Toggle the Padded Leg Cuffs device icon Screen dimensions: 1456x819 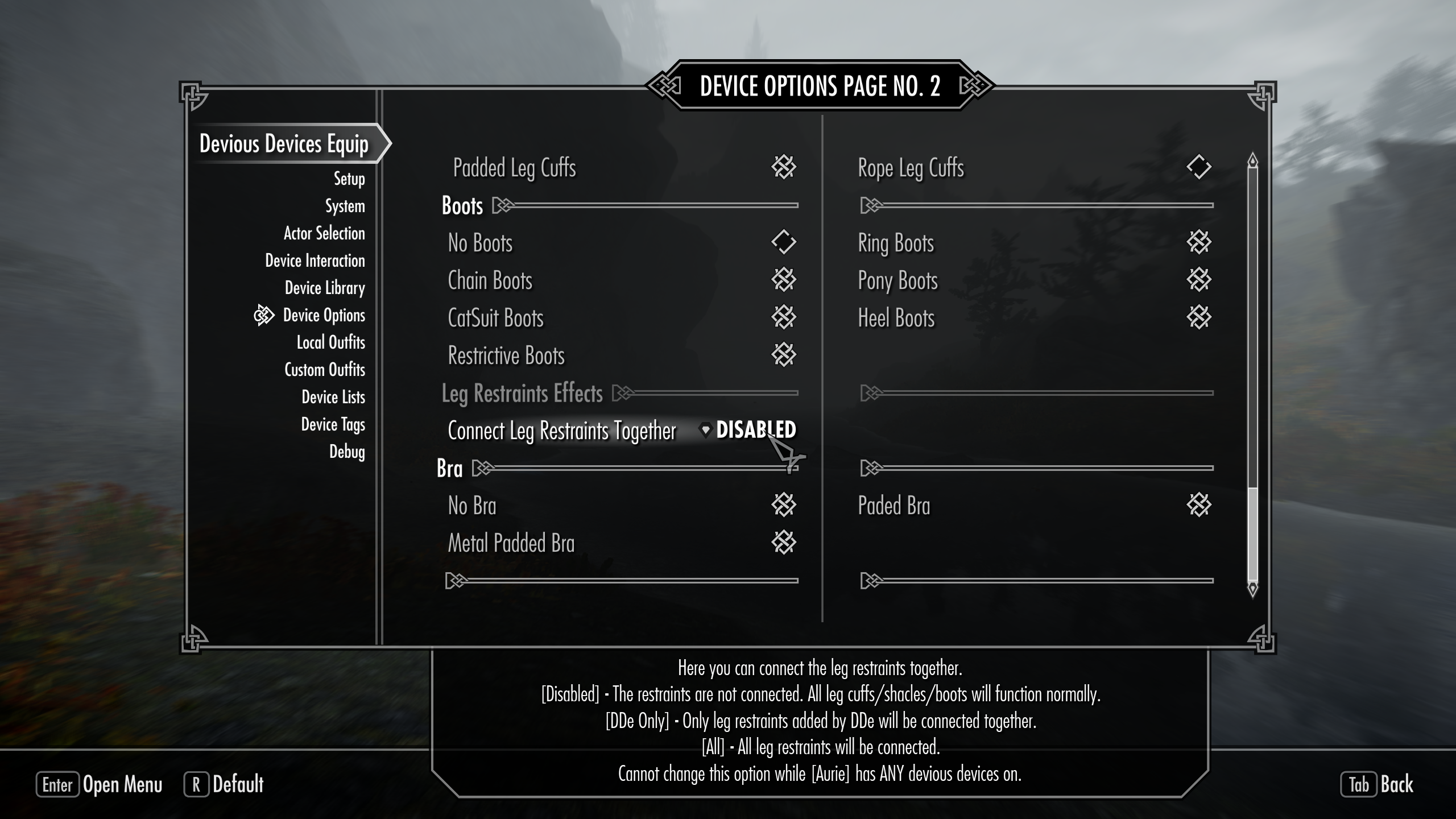tap(783, 168)
